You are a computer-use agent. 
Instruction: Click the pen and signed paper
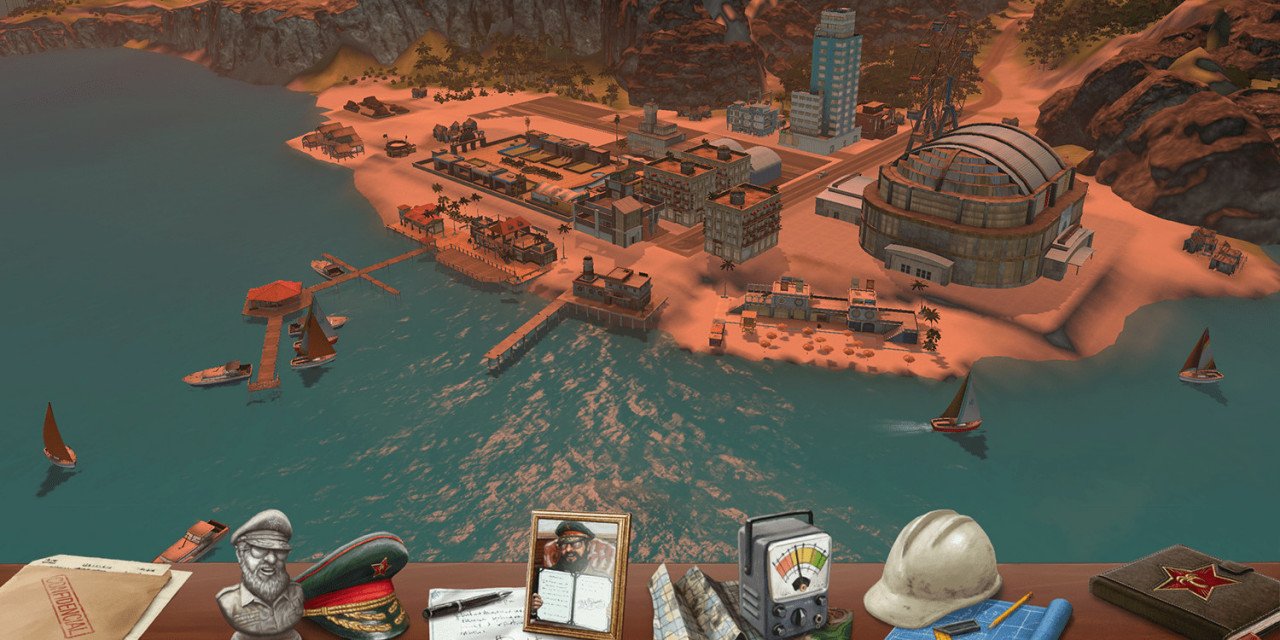click(x=470, y=610)
